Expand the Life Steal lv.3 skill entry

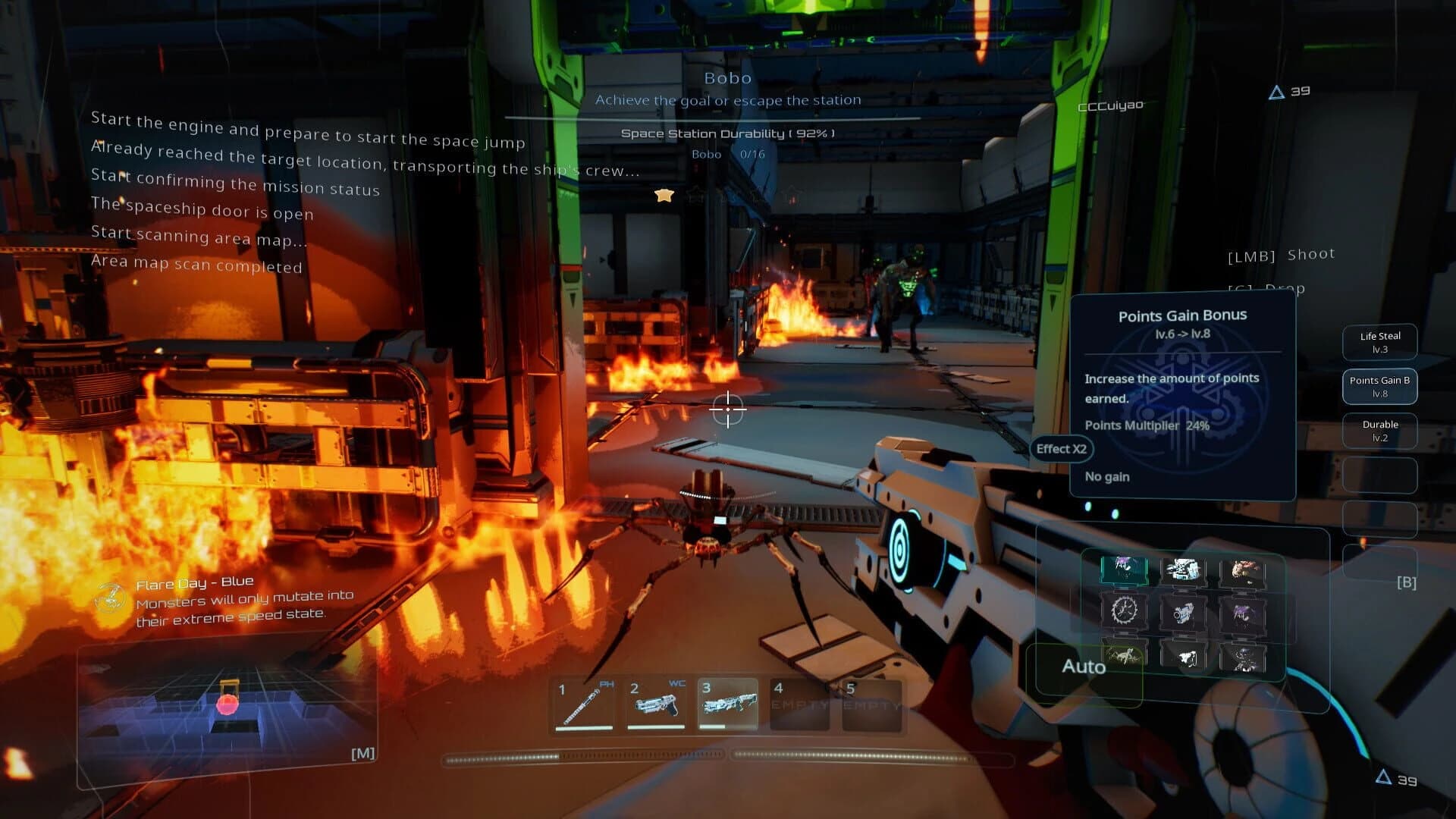click(1380, 342)
